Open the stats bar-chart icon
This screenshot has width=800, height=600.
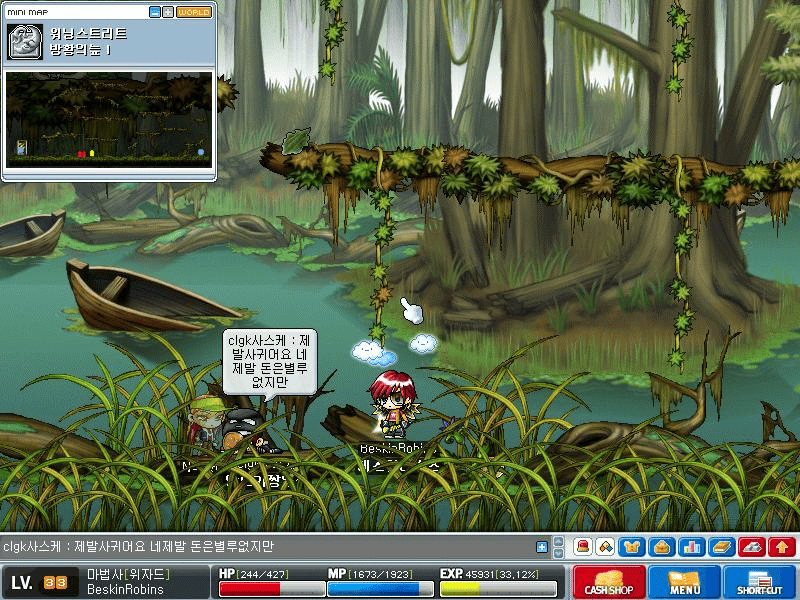click(x=689, y=547)
